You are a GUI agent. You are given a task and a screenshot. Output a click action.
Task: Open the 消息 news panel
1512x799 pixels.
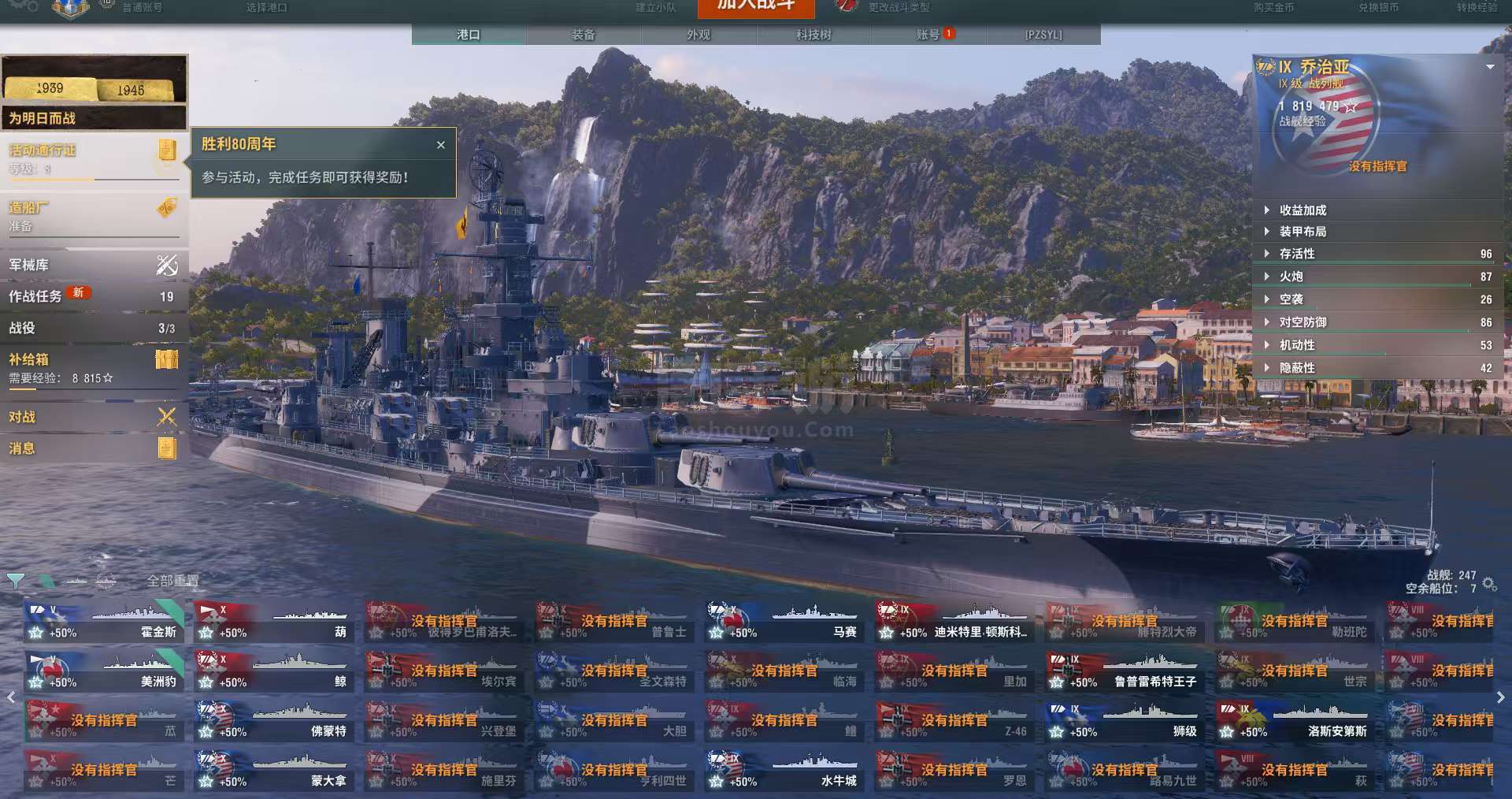point(94,448)
